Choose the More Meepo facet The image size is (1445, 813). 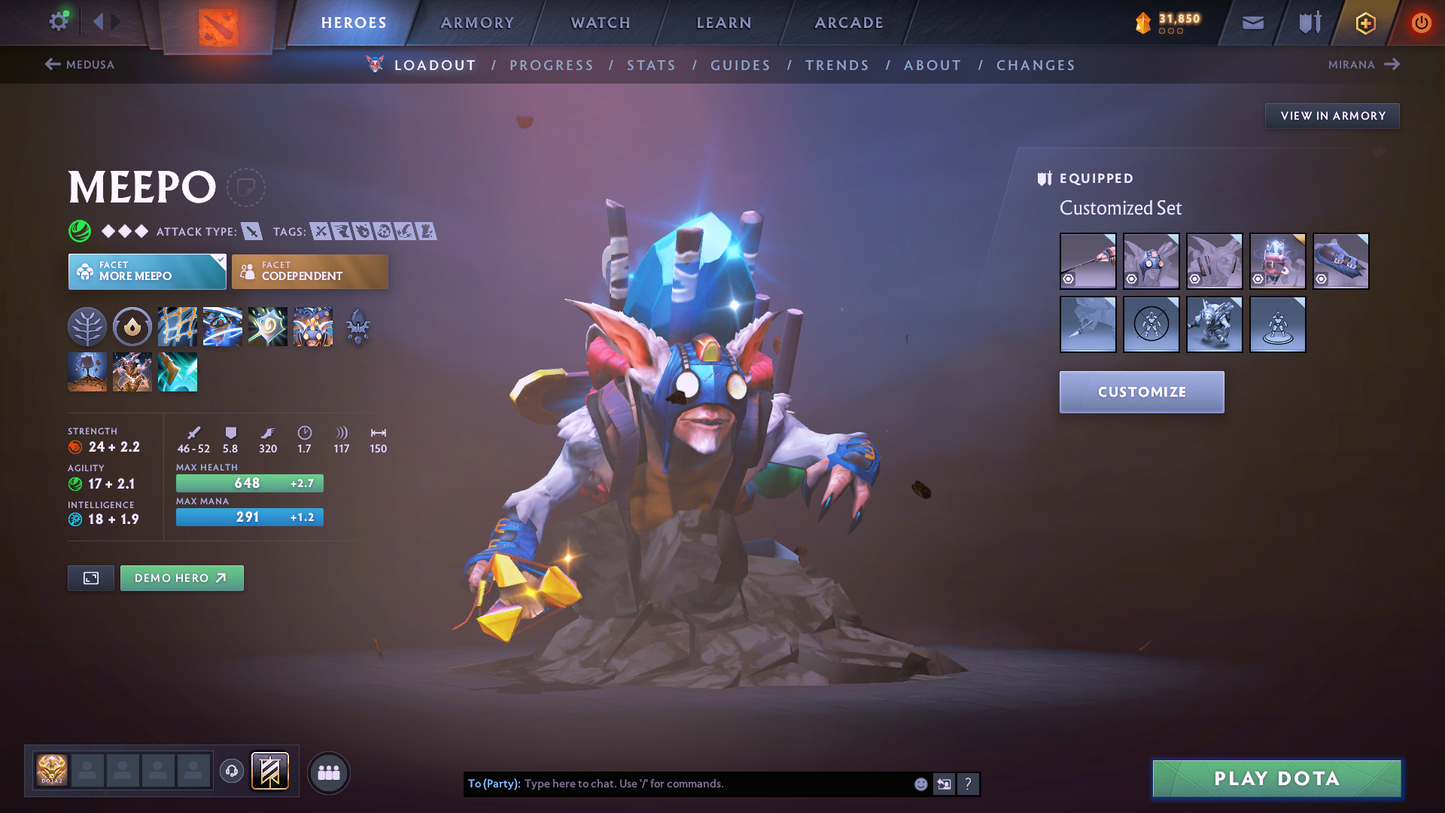[x=147, y=272]
